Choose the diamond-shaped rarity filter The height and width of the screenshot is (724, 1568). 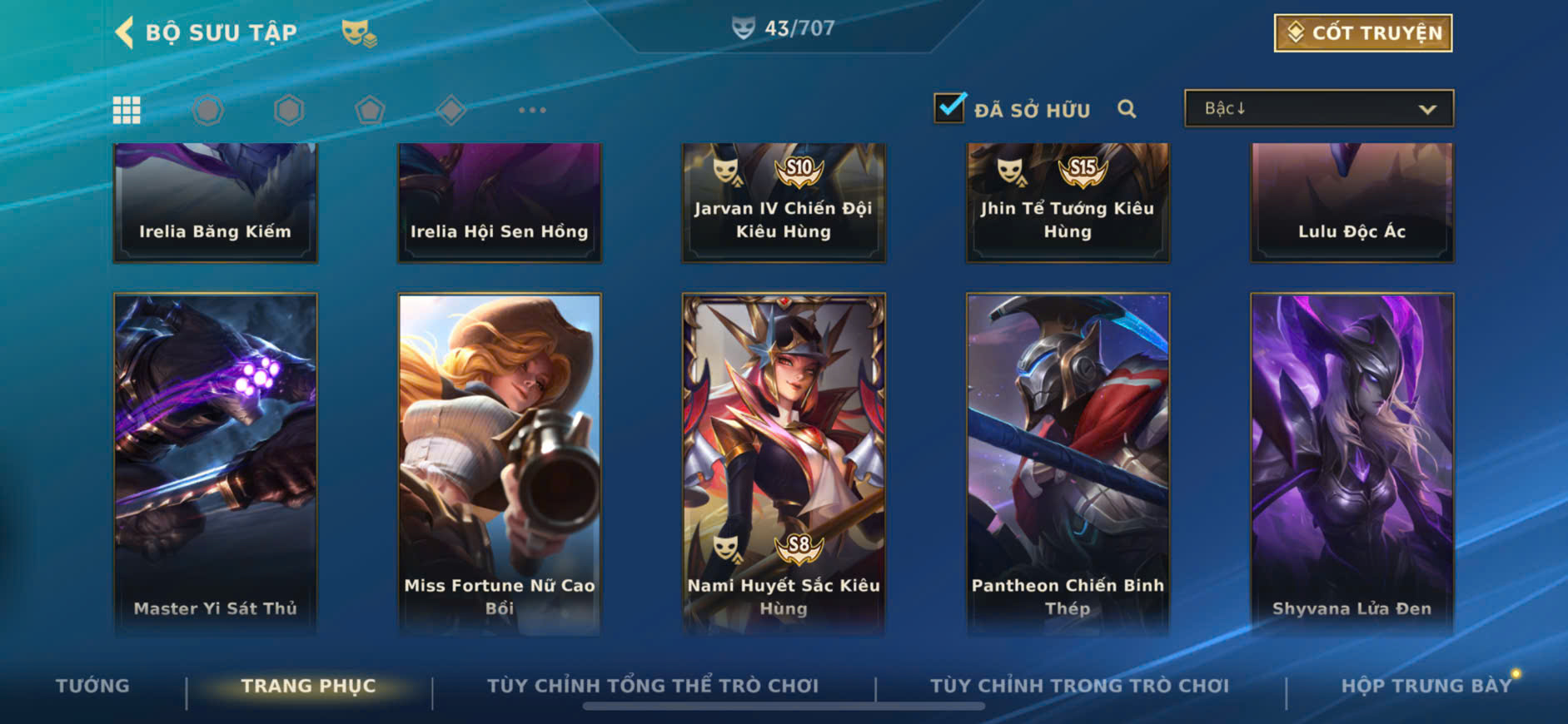click(x=450, y=110)
